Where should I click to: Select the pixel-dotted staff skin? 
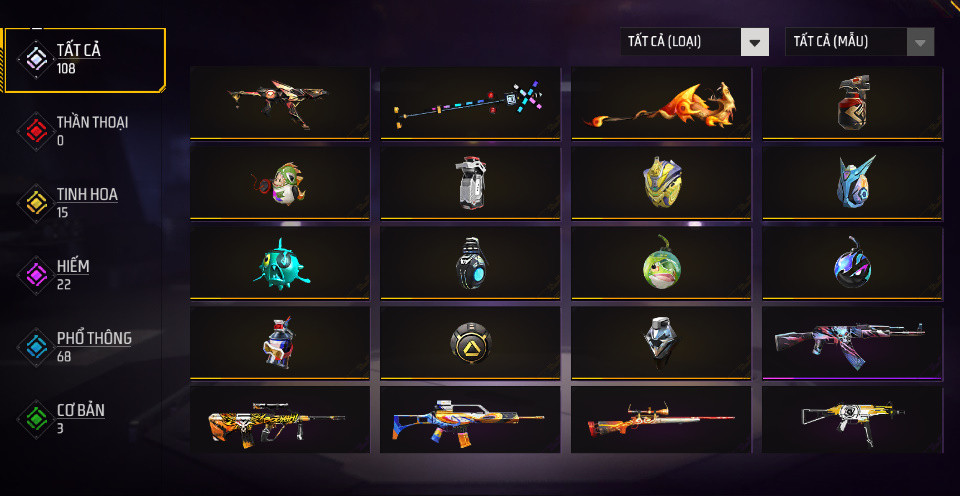[470, 102]
